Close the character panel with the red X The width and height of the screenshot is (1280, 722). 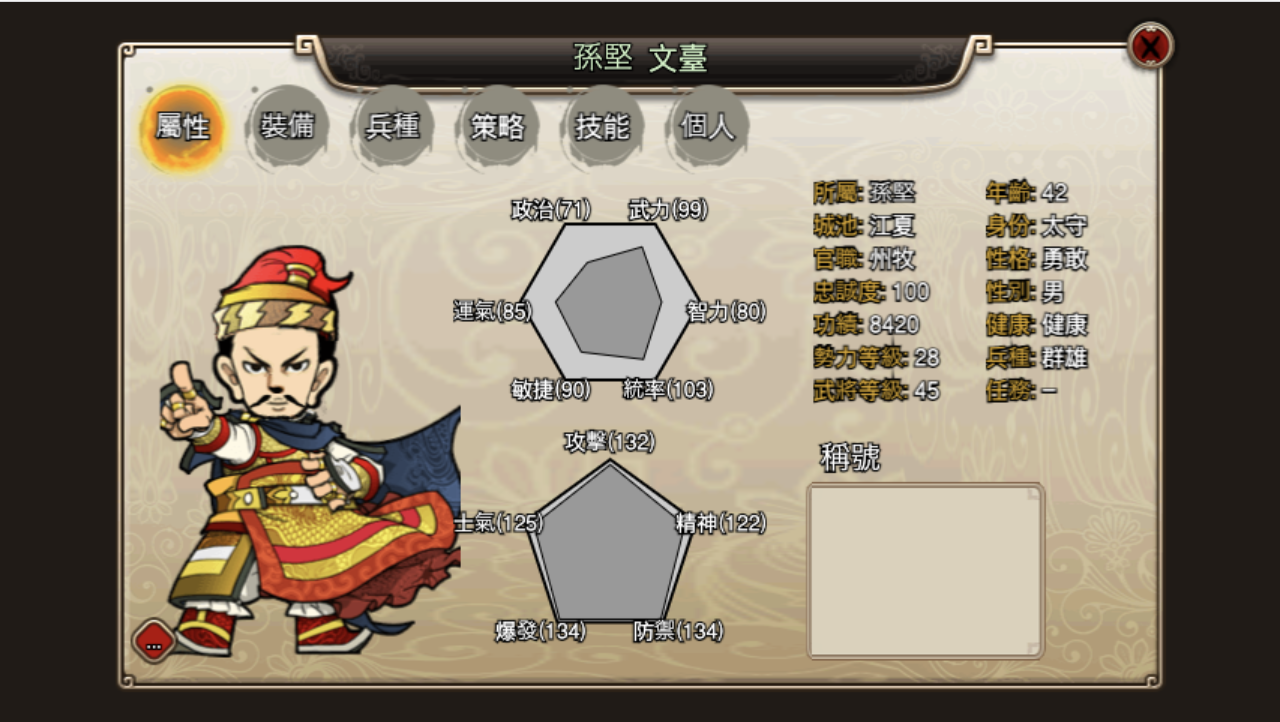click(x=1151, y=46)
